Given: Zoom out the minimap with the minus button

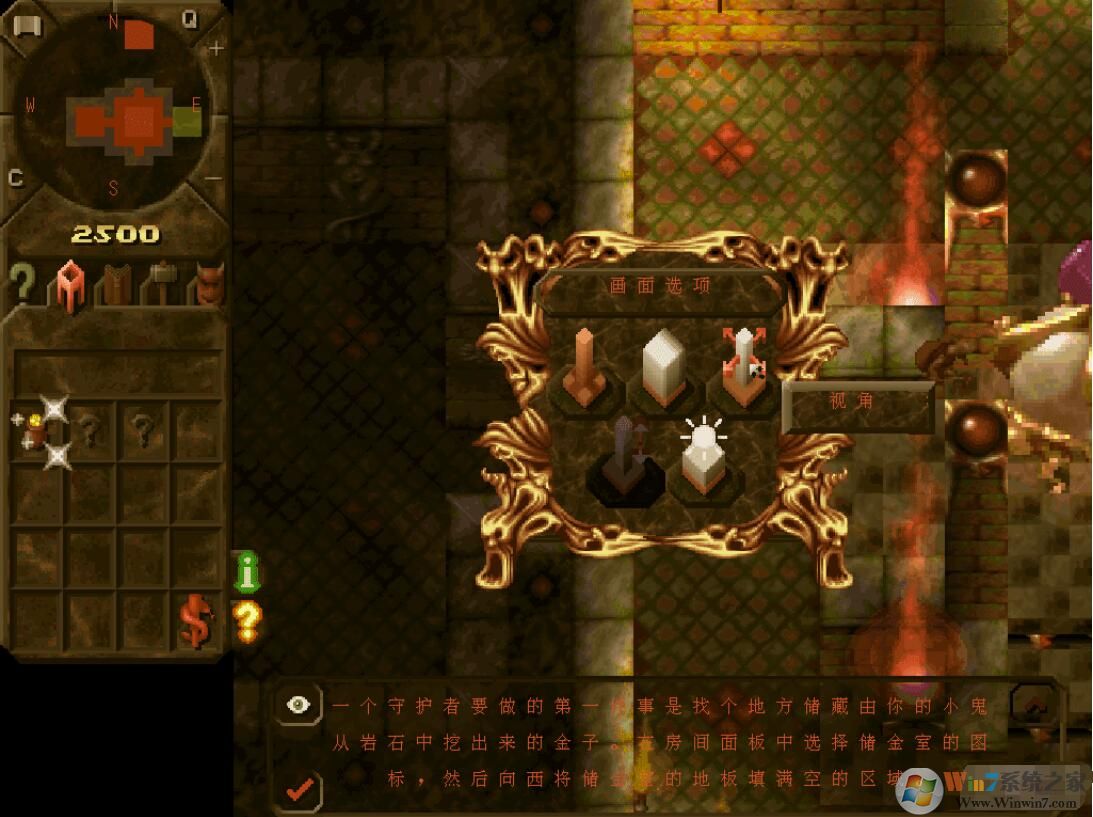Looking at the screenshot, I should [x=213, y=179].
